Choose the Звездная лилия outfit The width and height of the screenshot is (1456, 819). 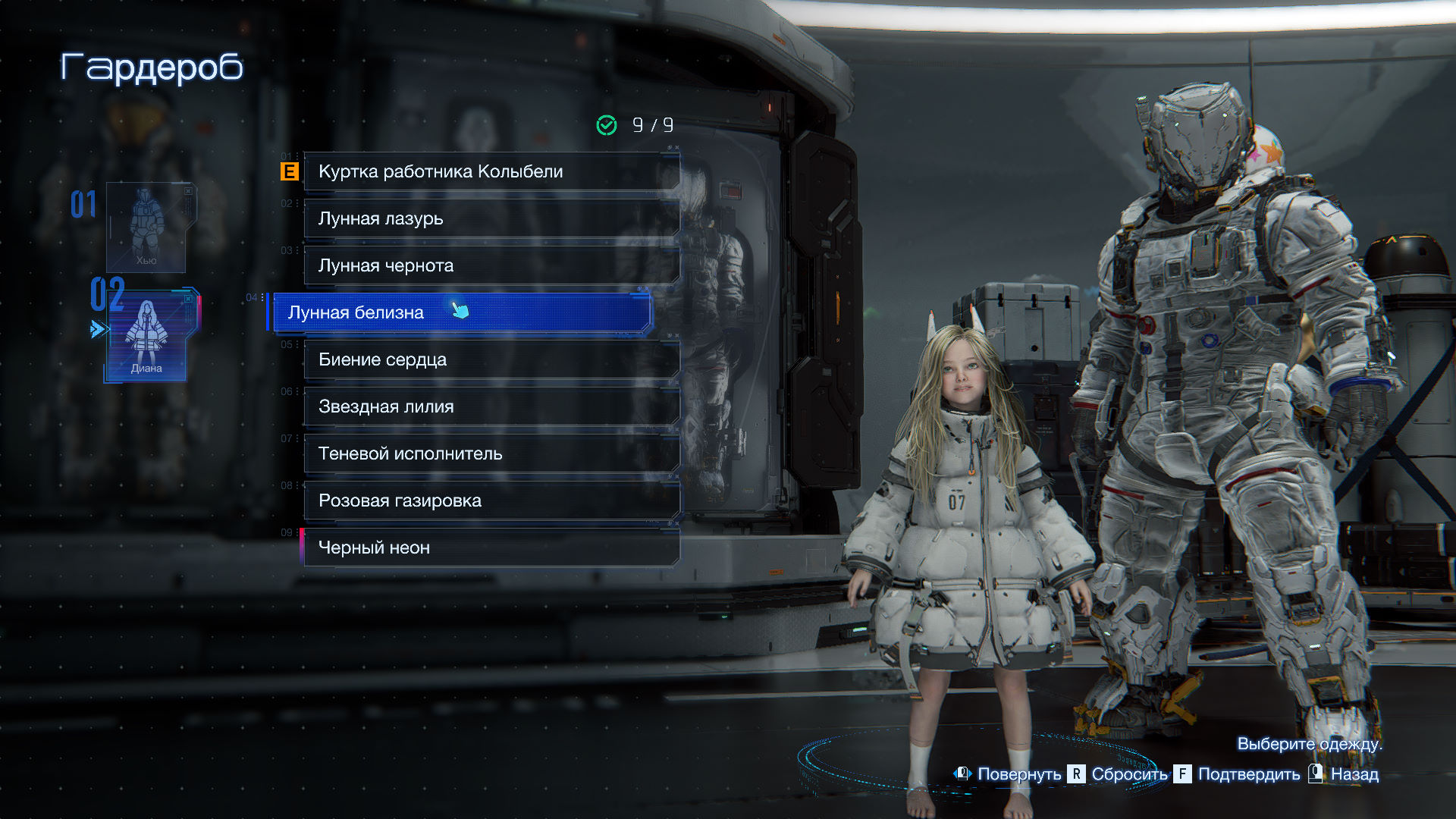pyautogui.click(x=491, y=407)
